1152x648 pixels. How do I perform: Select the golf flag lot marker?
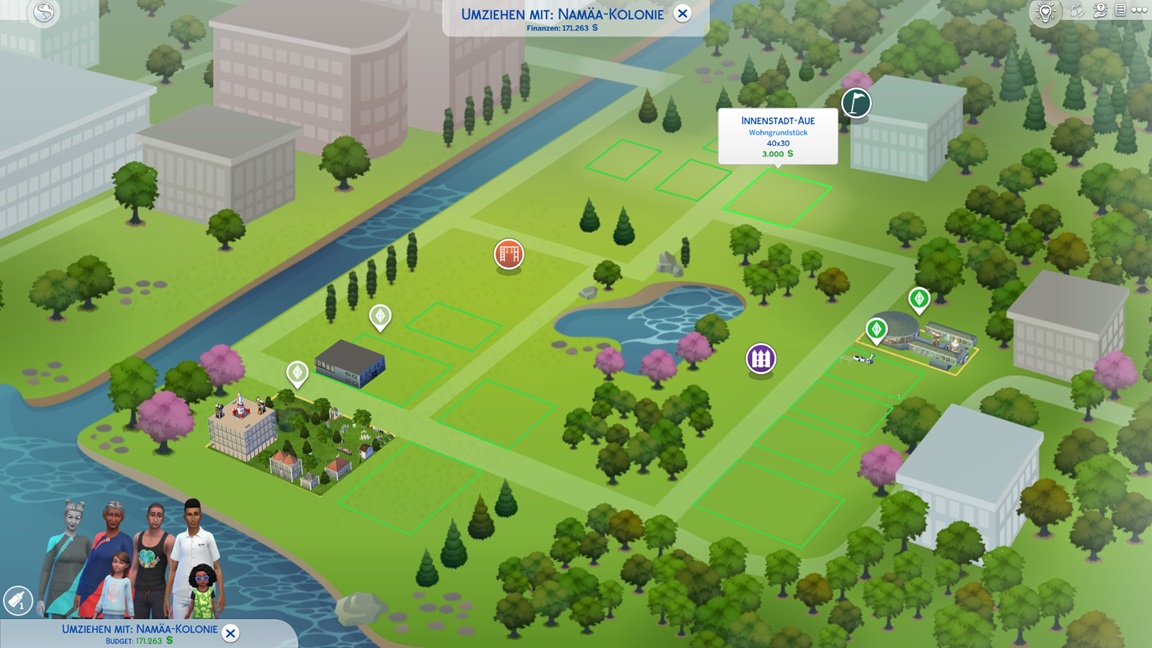[856, 102]
